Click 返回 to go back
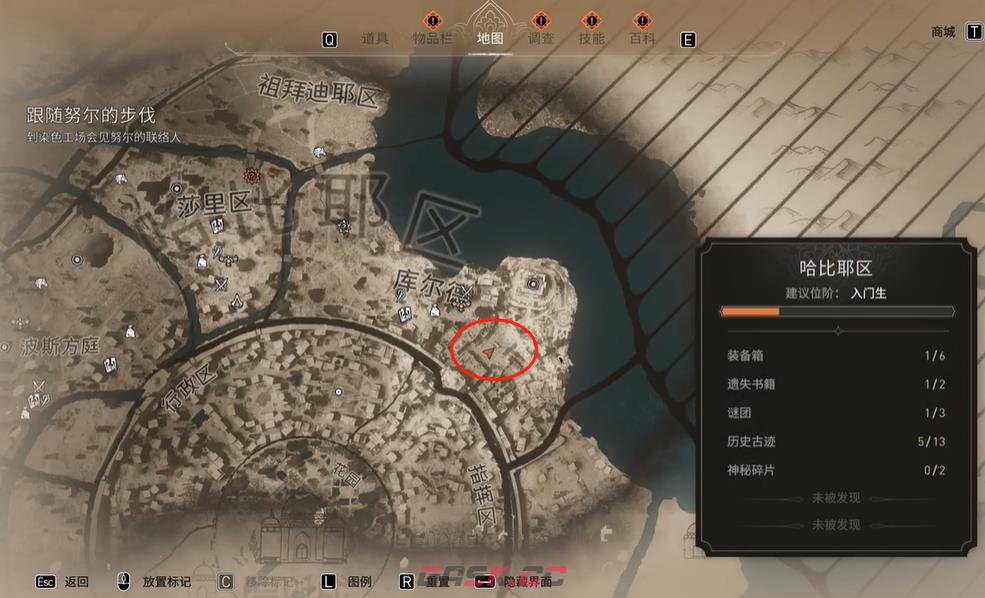985x598 pixels. pyautogui.click(x=76, y=581)
